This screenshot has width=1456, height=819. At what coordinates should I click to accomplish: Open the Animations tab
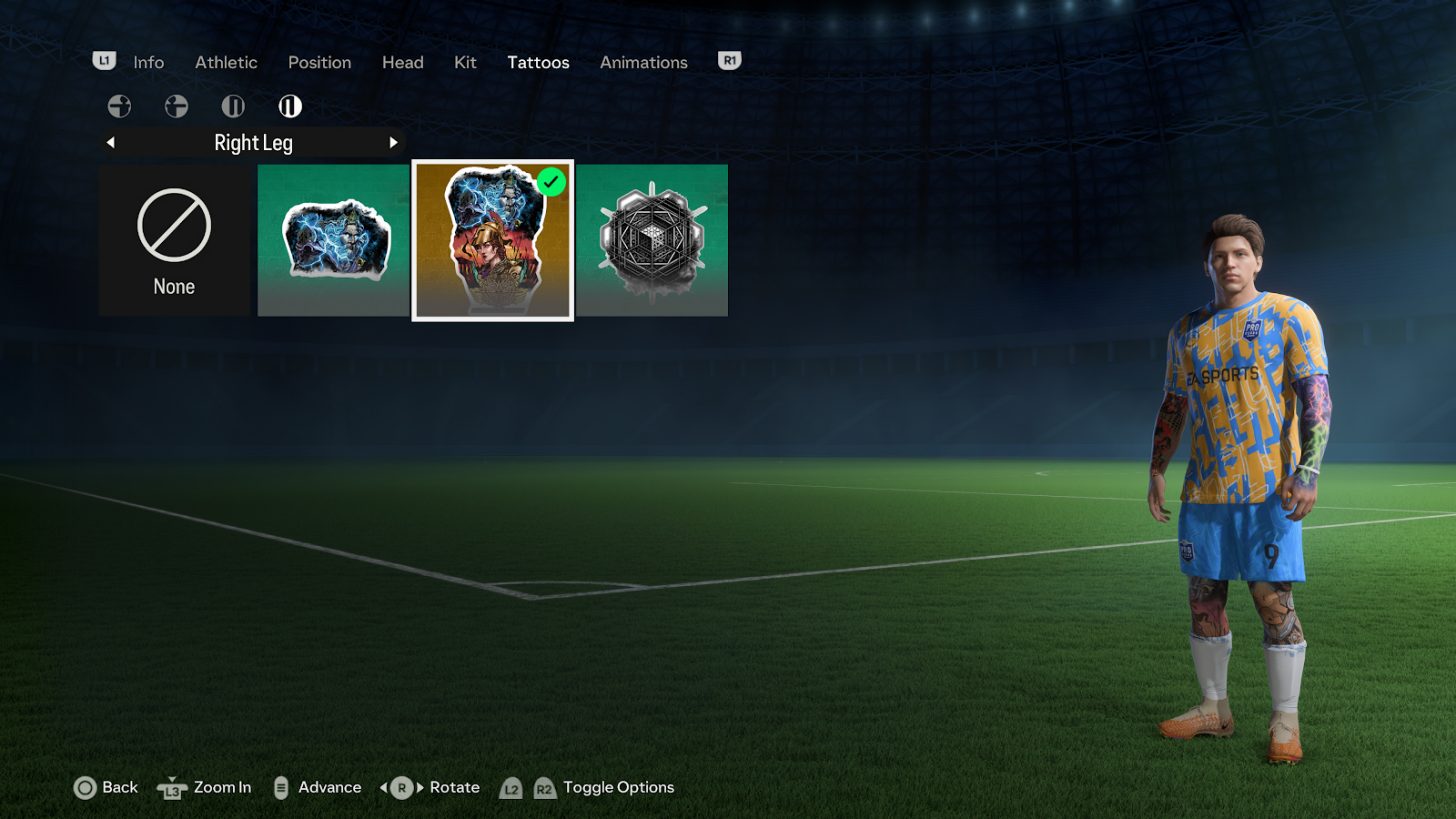[x=643, y=62]
